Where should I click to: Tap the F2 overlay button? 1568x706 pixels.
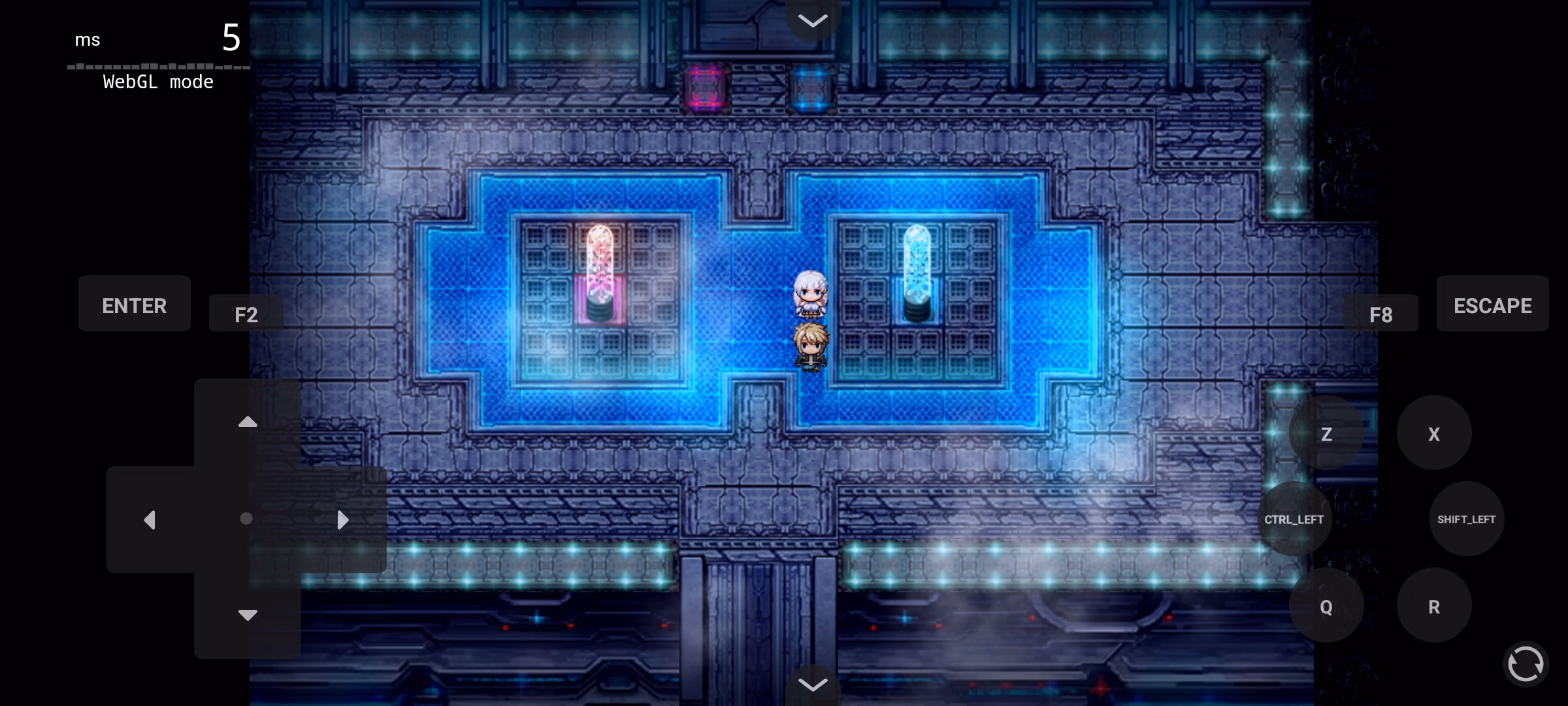click(246, 314)
